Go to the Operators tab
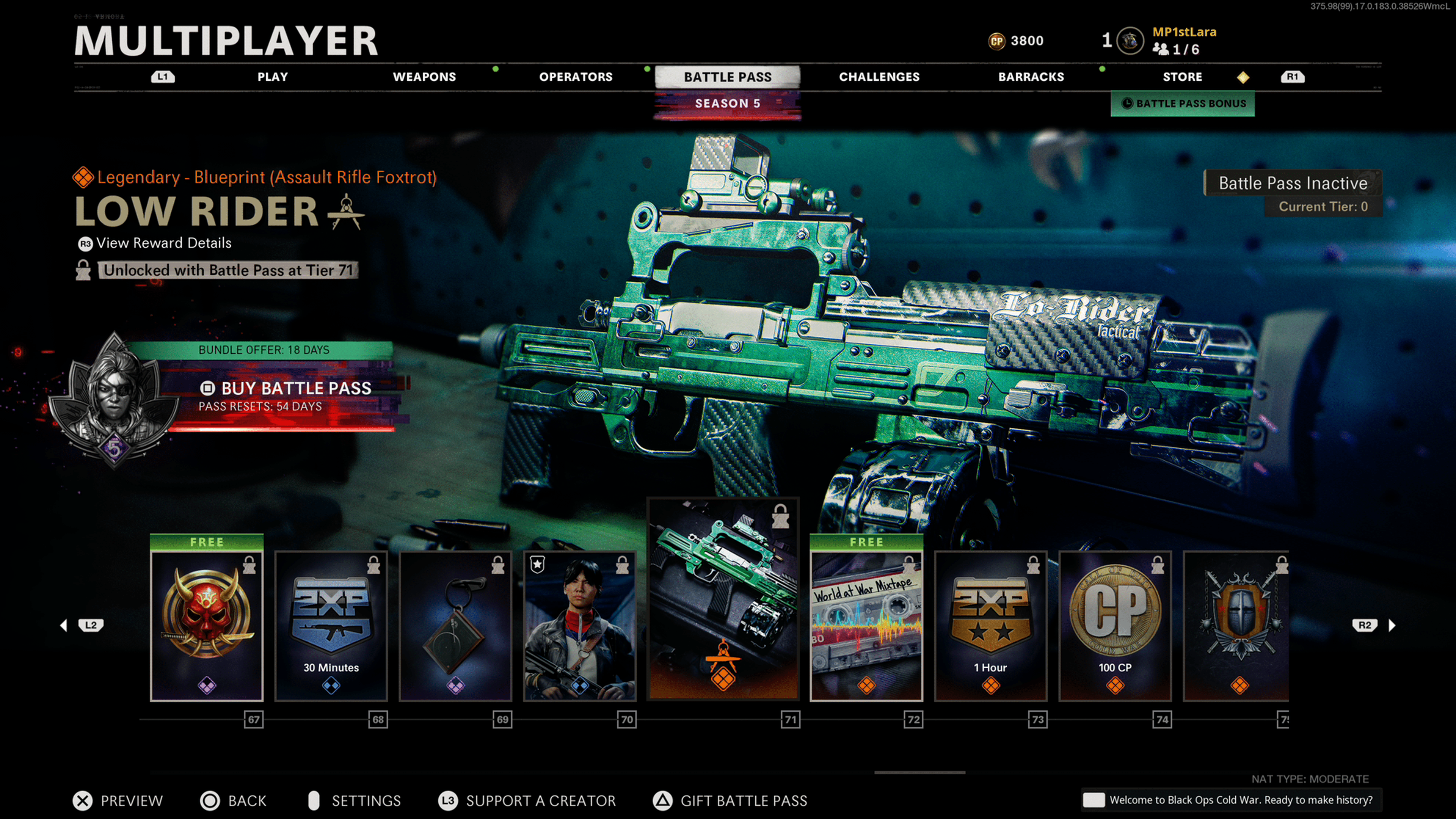Screen dimensions: 1456x819 coord(576,77)
